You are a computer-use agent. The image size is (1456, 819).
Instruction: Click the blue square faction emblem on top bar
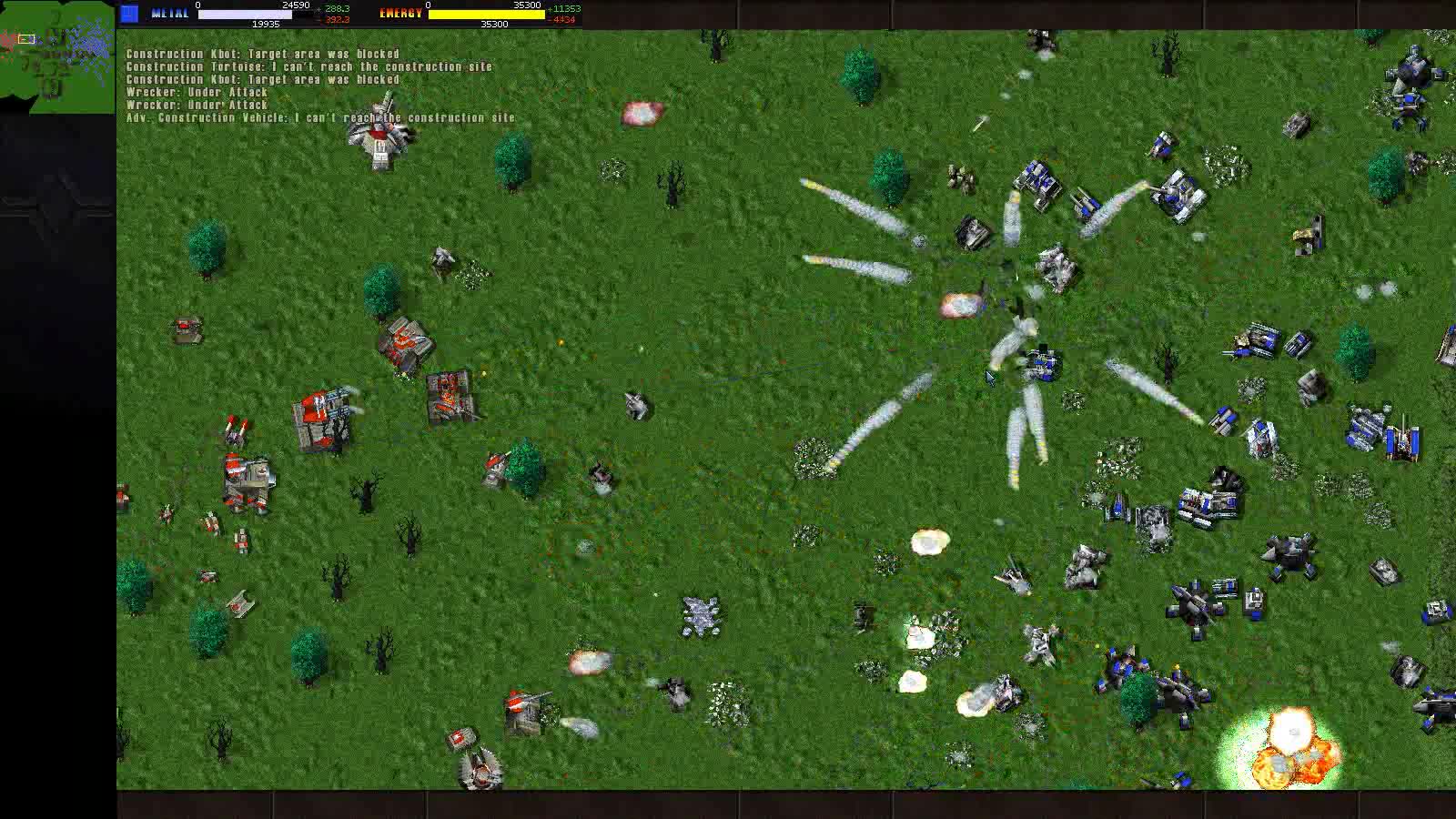click(x=130, y=13)
